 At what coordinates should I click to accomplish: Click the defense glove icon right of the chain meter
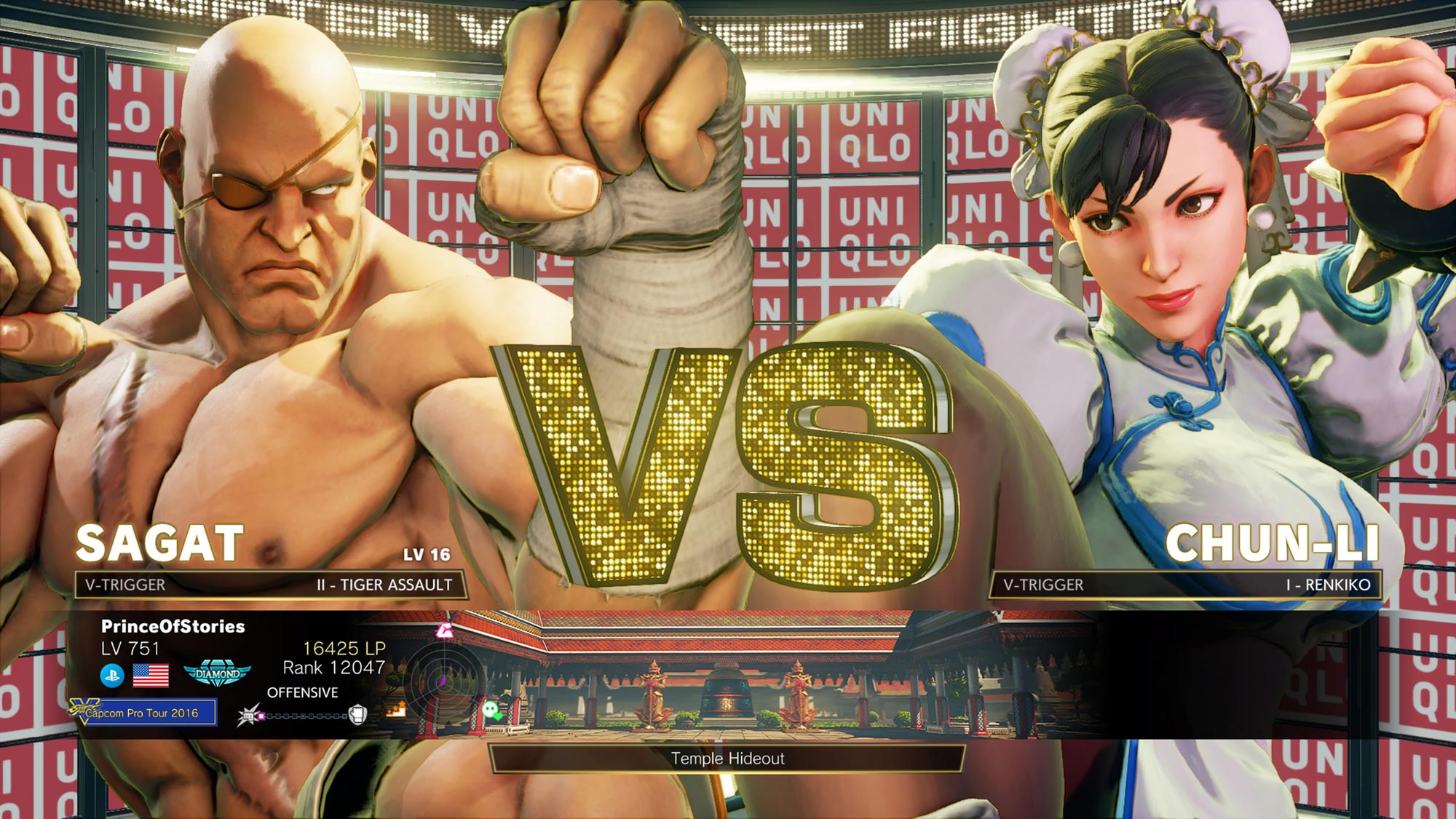pyautogui.click(x=358, y=714)
